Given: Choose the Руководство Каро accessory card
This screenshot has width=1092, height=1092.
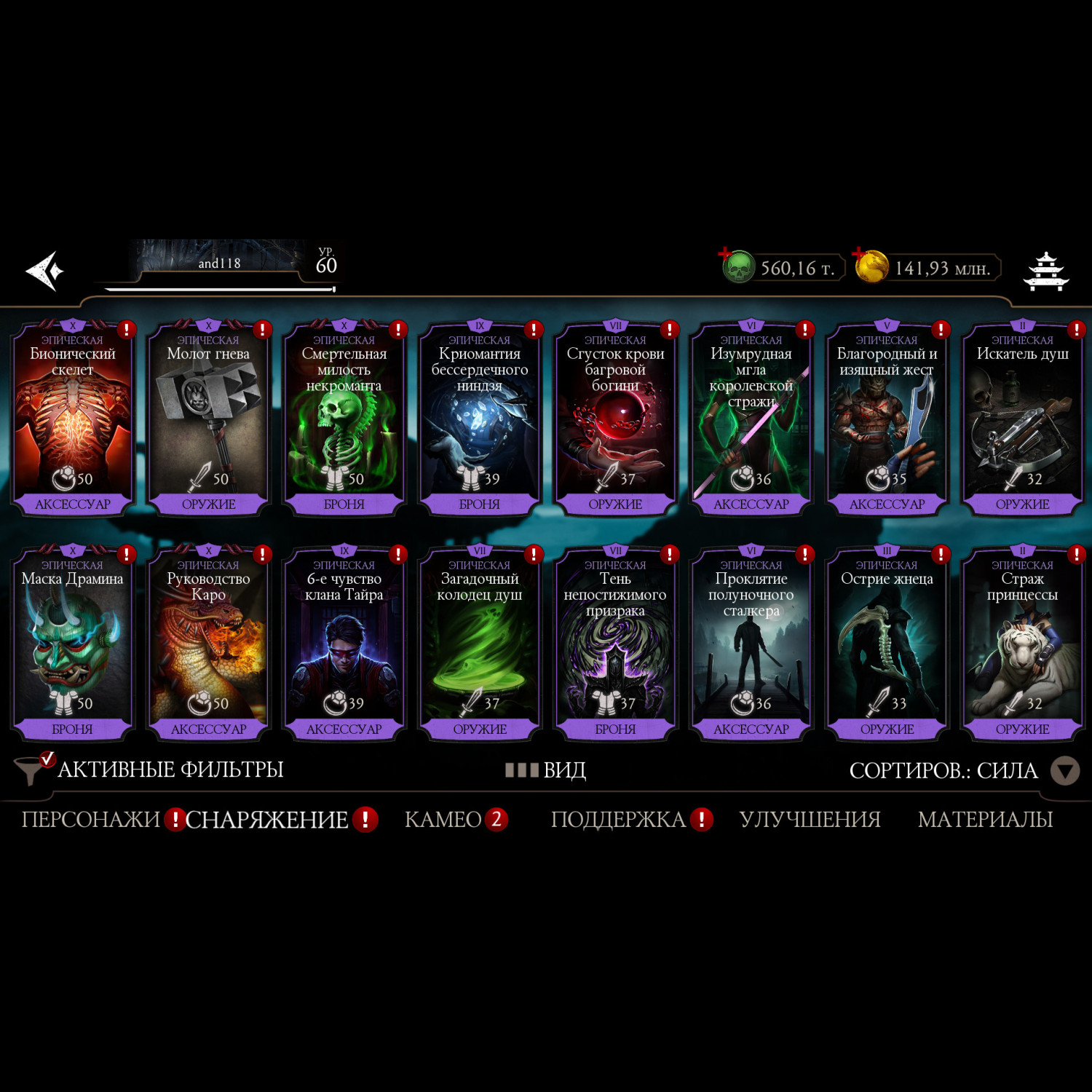Looking at the screenshot, I should click(208, 644).
